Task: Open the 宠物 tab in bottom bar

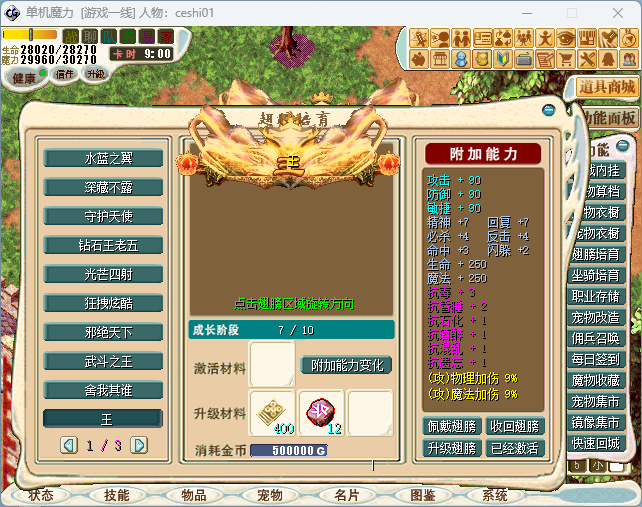Action: click(268, 495)
